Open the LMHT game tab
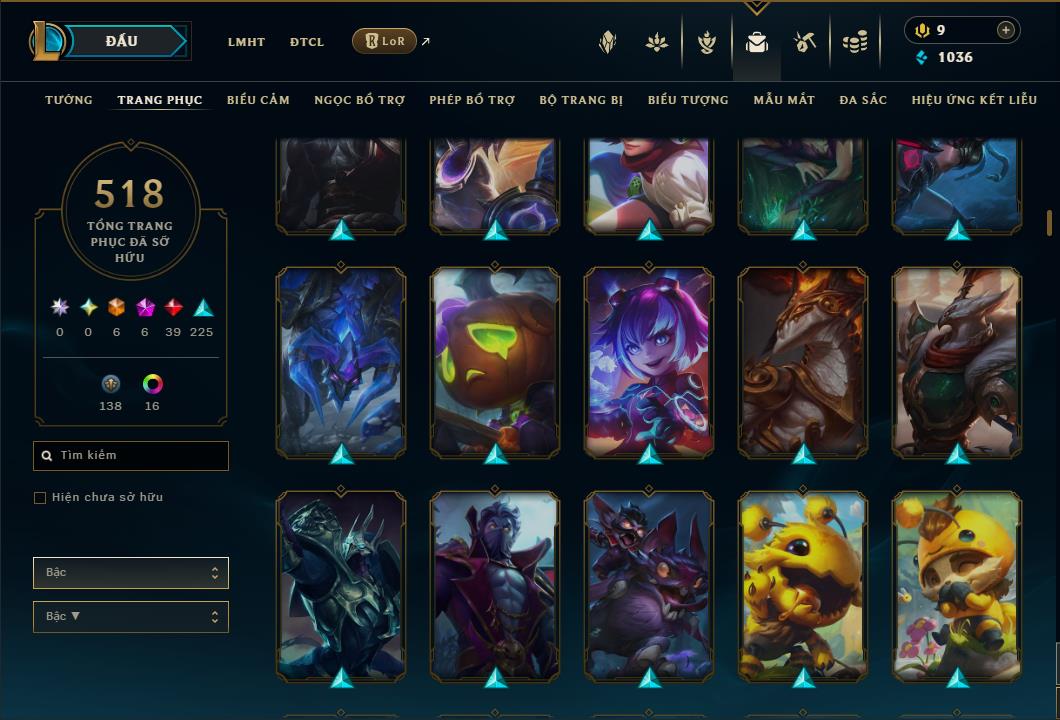Image resolution: width=1060 pixels, height=720 pixels. click(246, 42)
